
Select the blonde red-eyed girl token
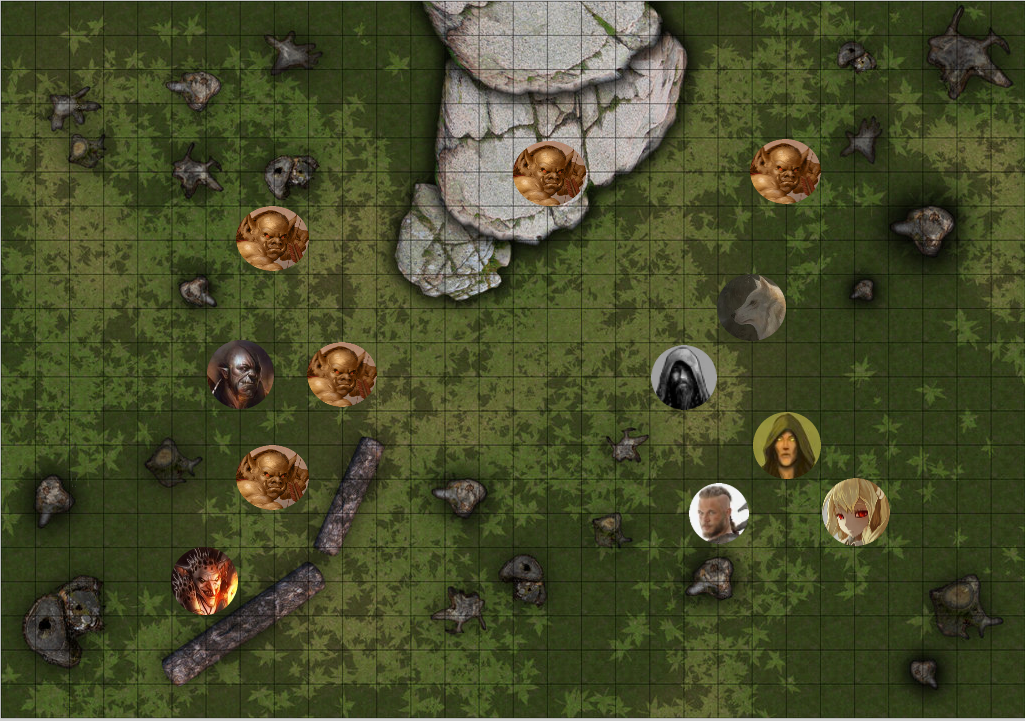(x=855, y=512)
